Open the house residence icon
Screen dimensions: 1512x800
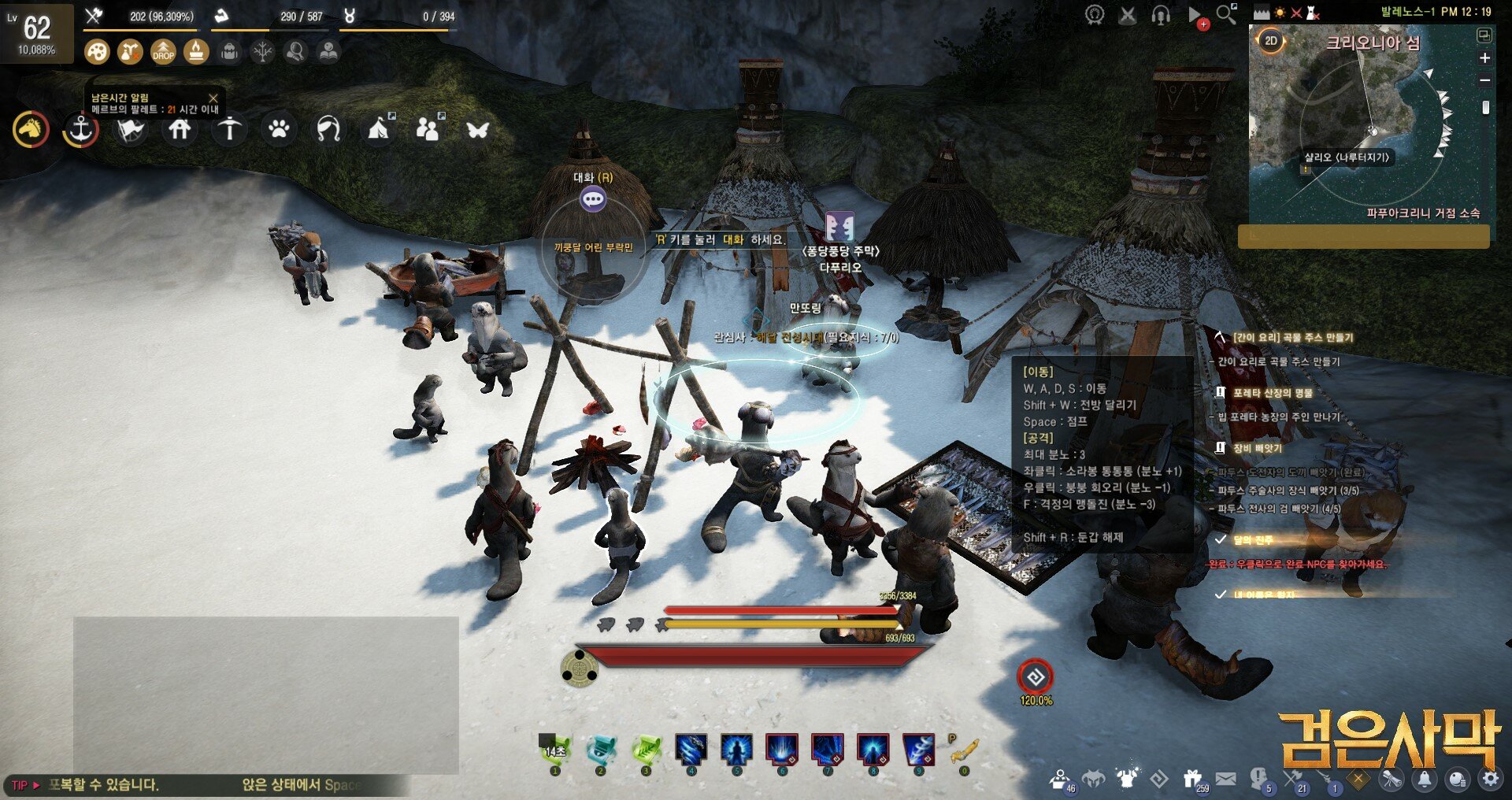[180, 129]
